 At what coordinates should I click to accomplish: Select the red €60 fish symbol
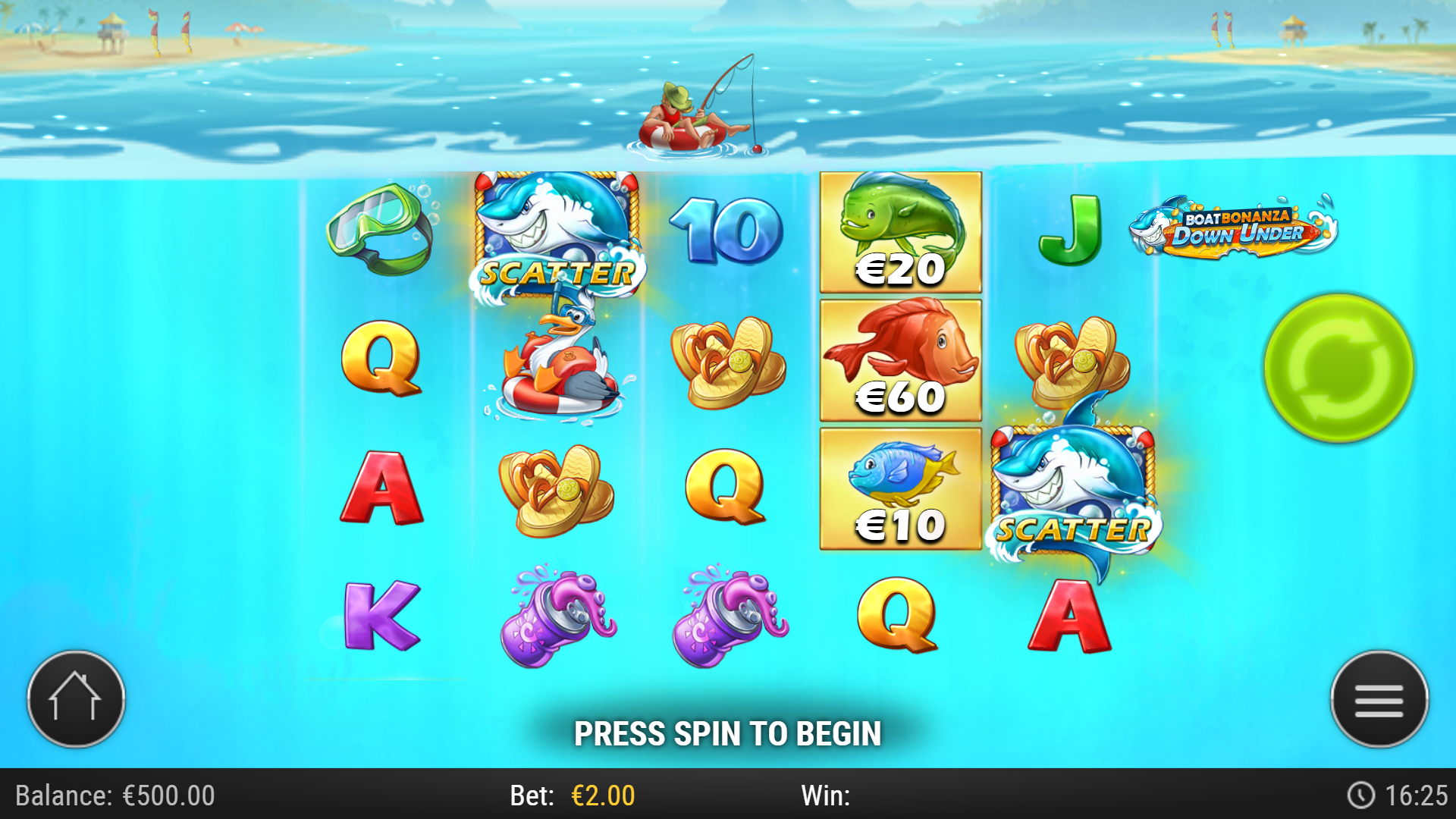coord(899,360)
